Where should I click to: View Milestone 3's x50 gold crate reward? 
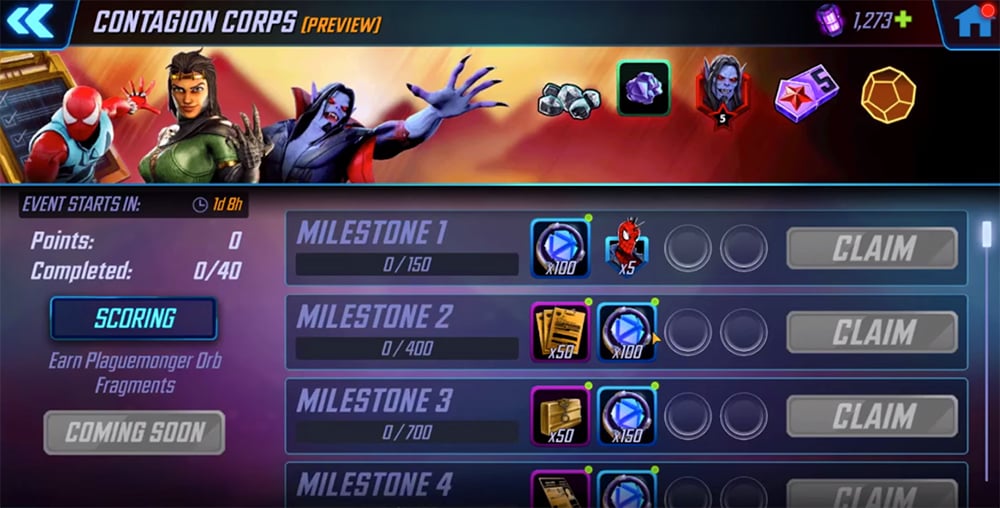click(560, 416)
